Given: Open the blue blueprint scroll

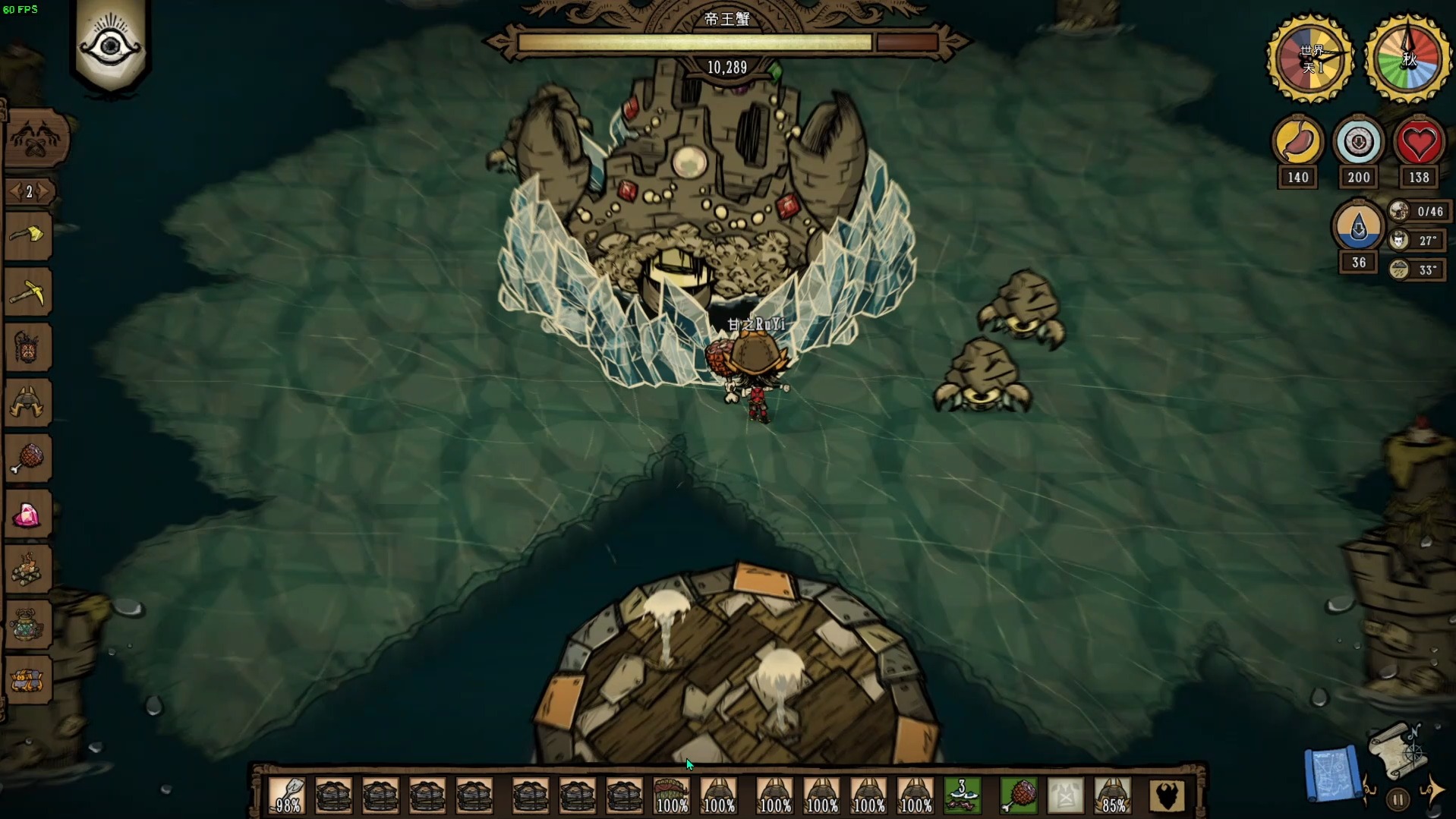Looking at the screenshot, I should tap(1332, 773).
